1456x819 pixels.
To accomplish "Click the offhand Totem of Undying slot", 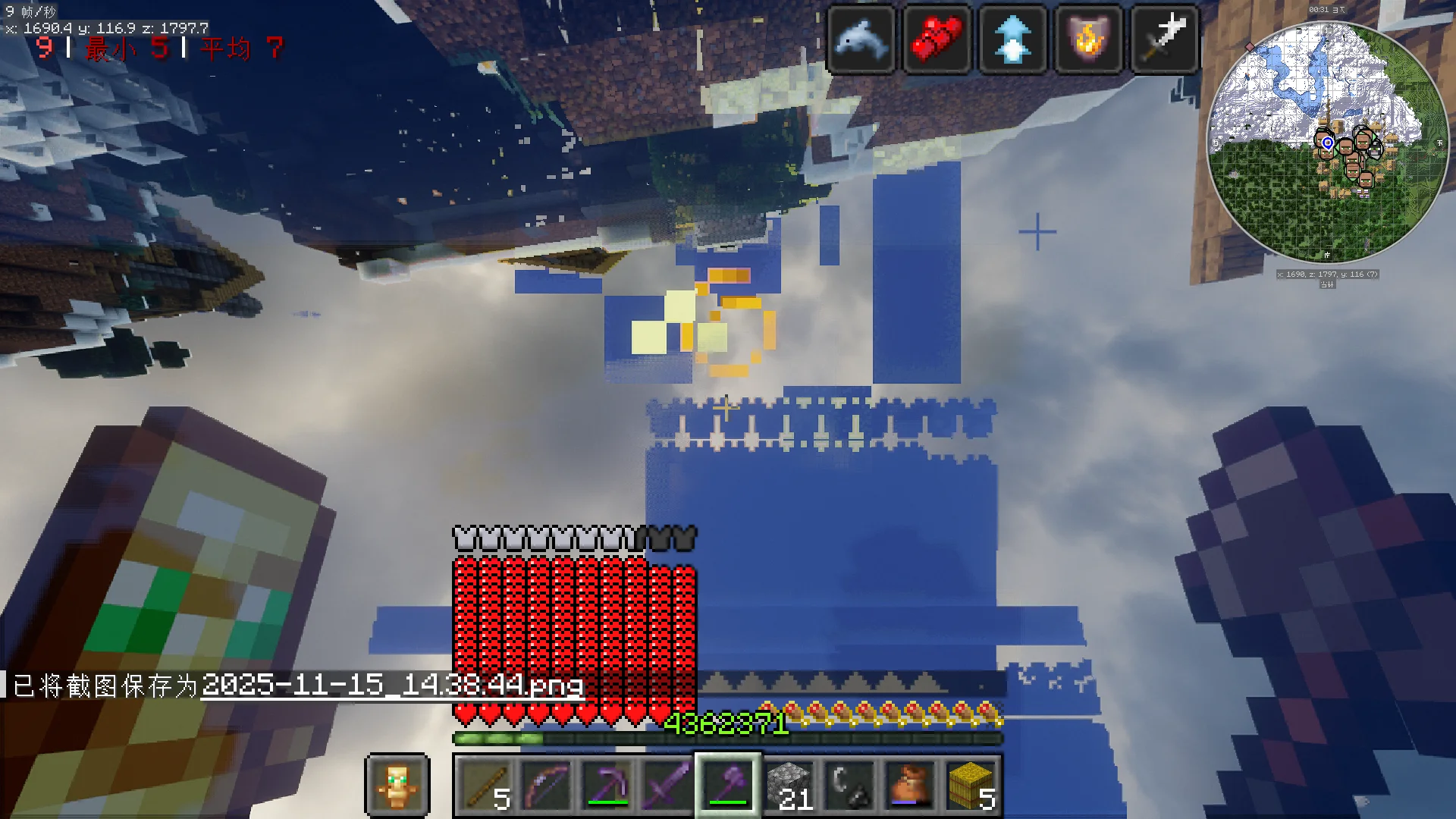I will coord(397,785).
